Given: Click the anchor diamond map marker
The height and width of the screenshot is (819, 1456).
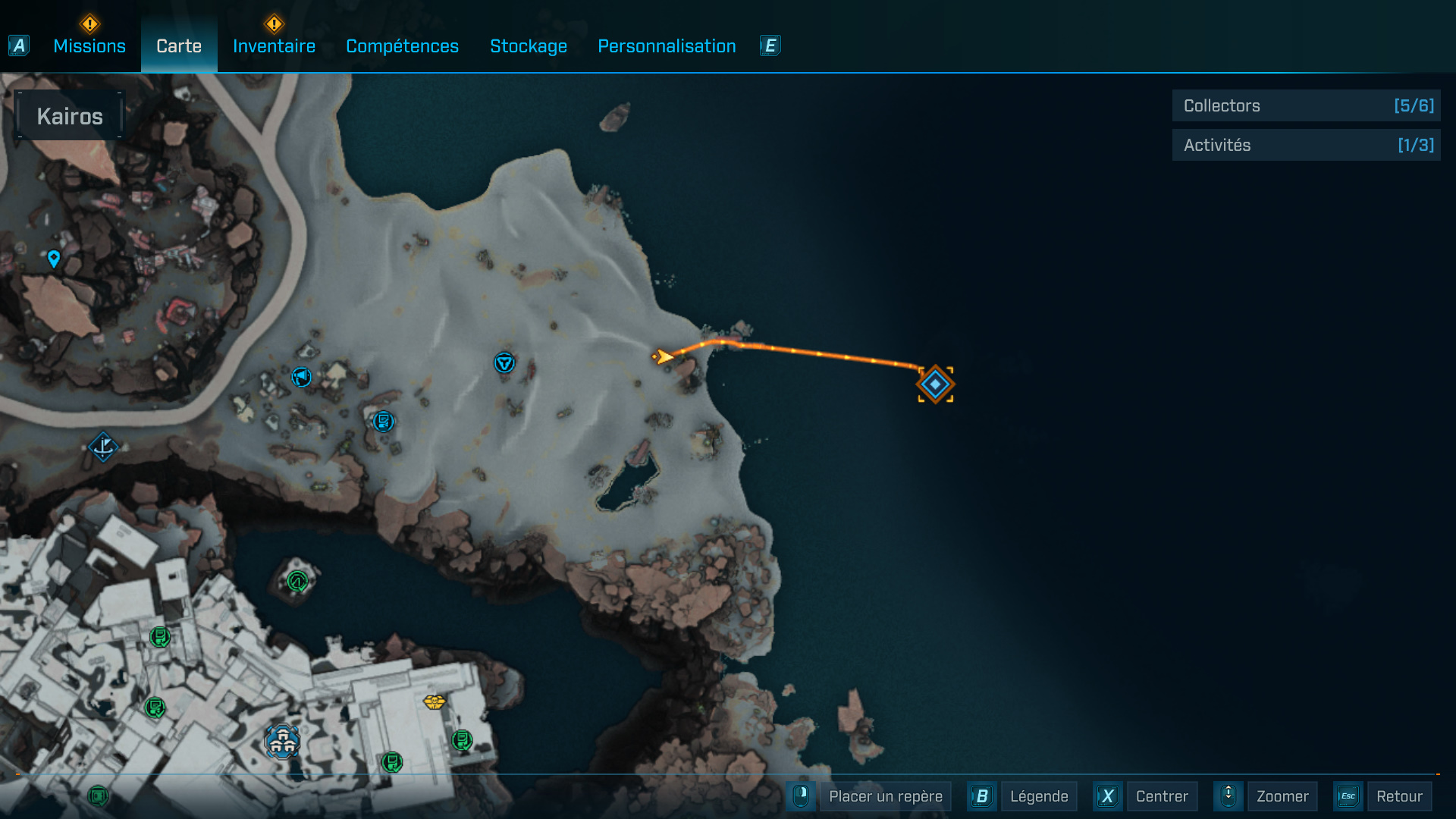Looking at the screenshot, I should click(102, 447).
